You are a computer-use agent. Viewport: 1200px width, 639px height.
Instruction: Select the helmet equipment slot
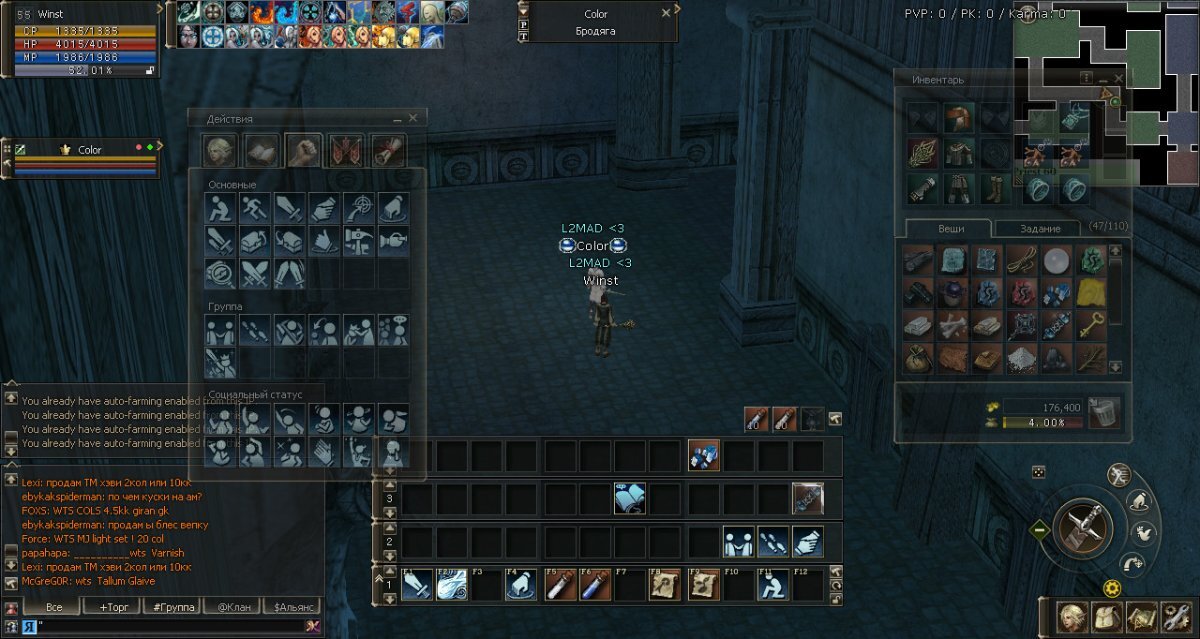pos(958,118)
